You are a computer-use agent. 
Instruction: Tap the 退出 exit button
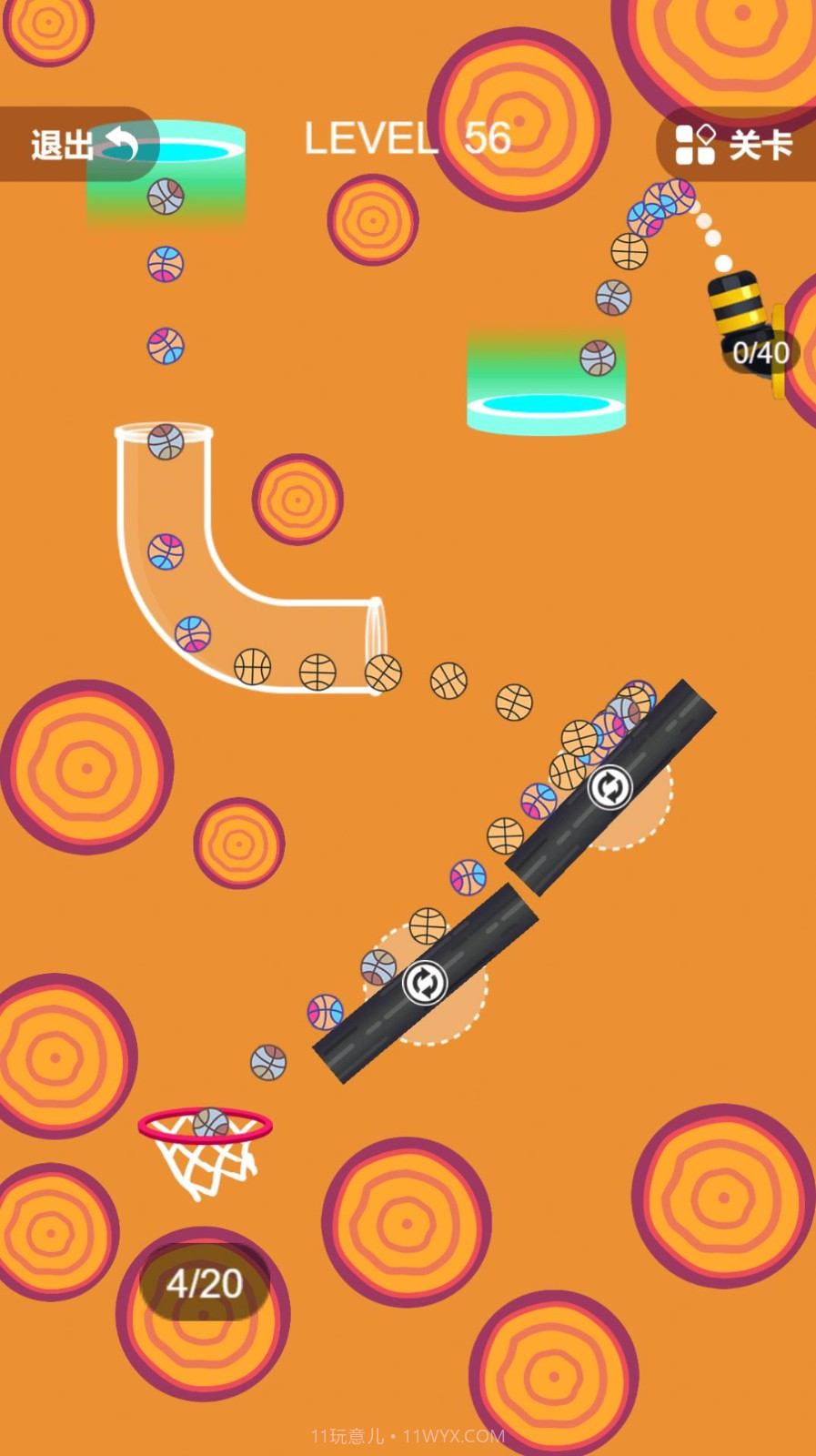pyautogui.click(x=80, y=145)
